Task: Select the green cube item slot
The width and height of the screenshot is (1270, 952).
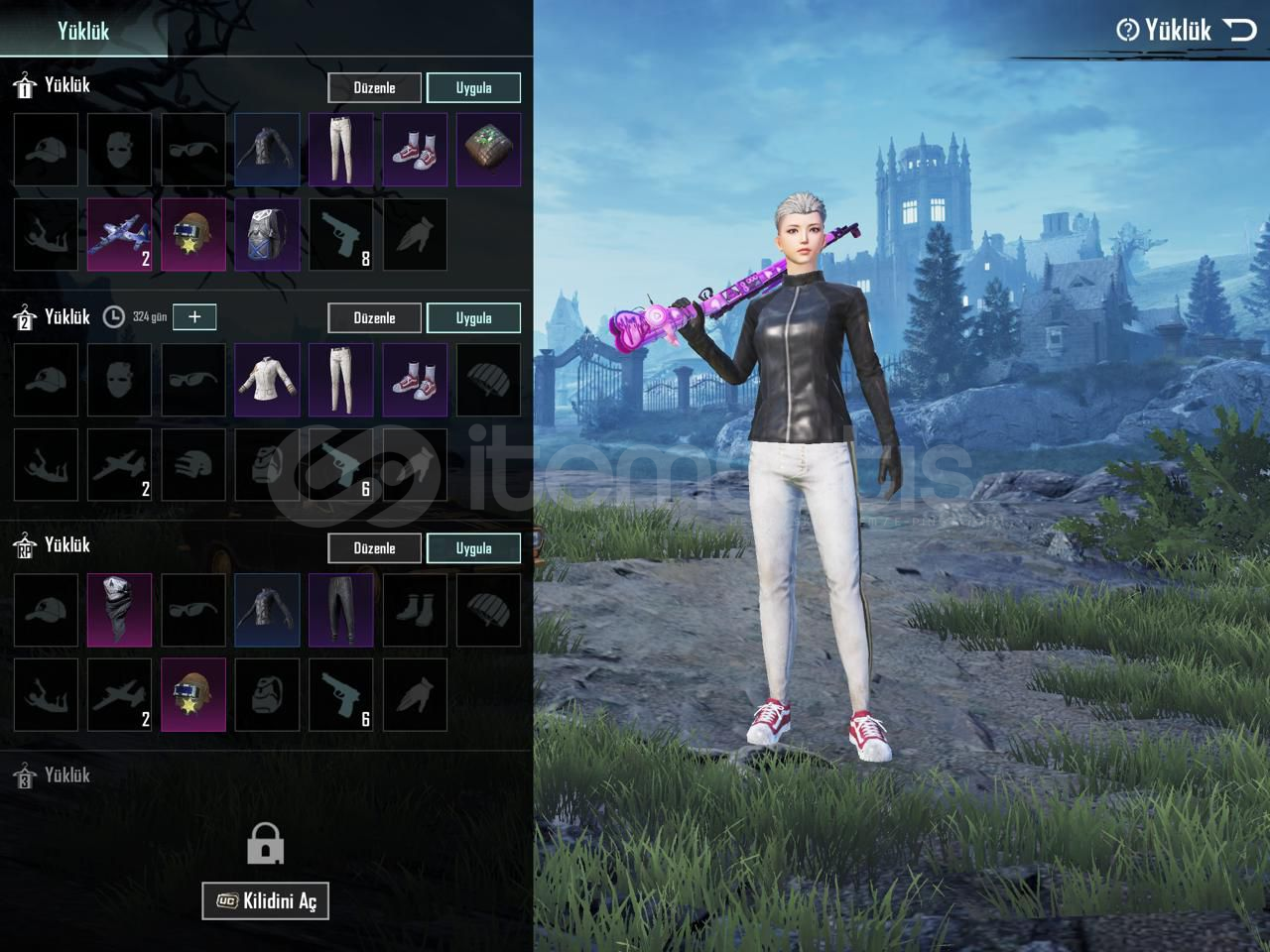Action: (x=488, y=150)
